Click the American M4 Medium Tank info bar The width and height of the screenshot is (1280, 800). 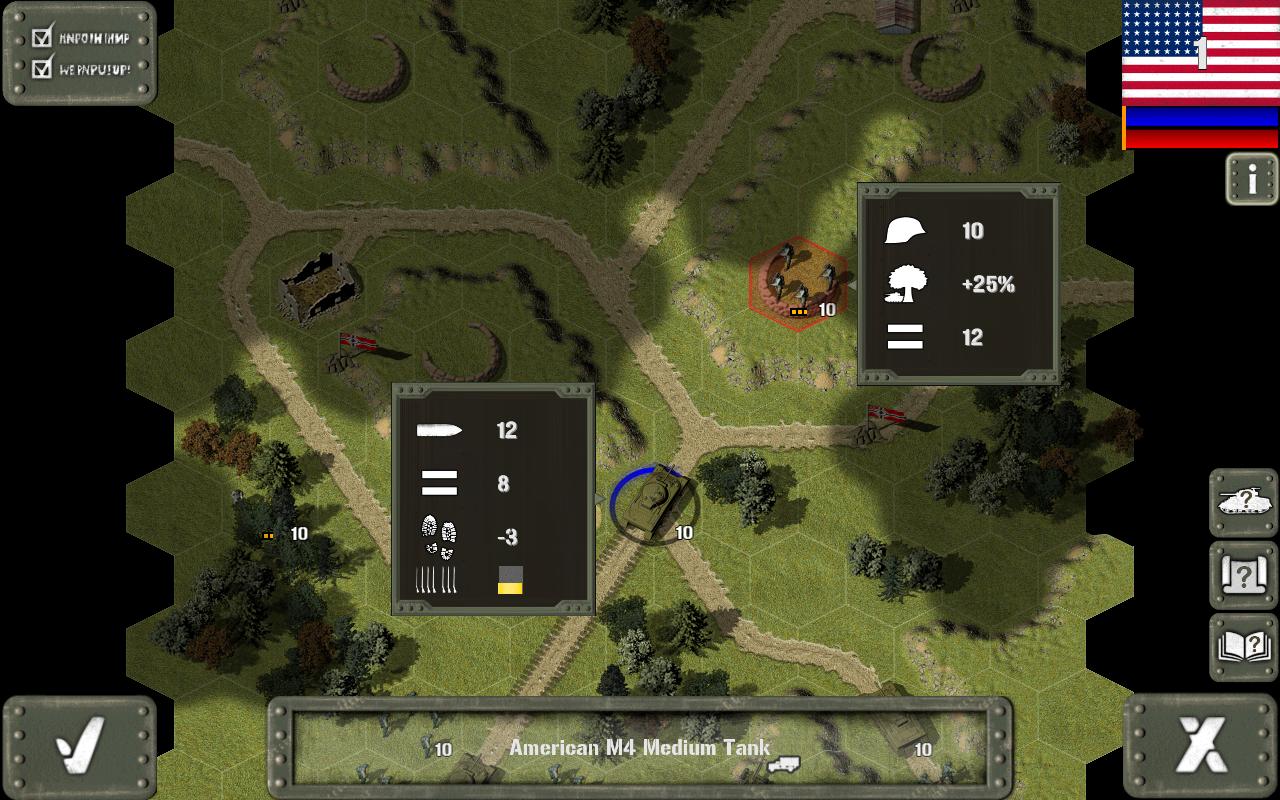(x=640, y=748)
